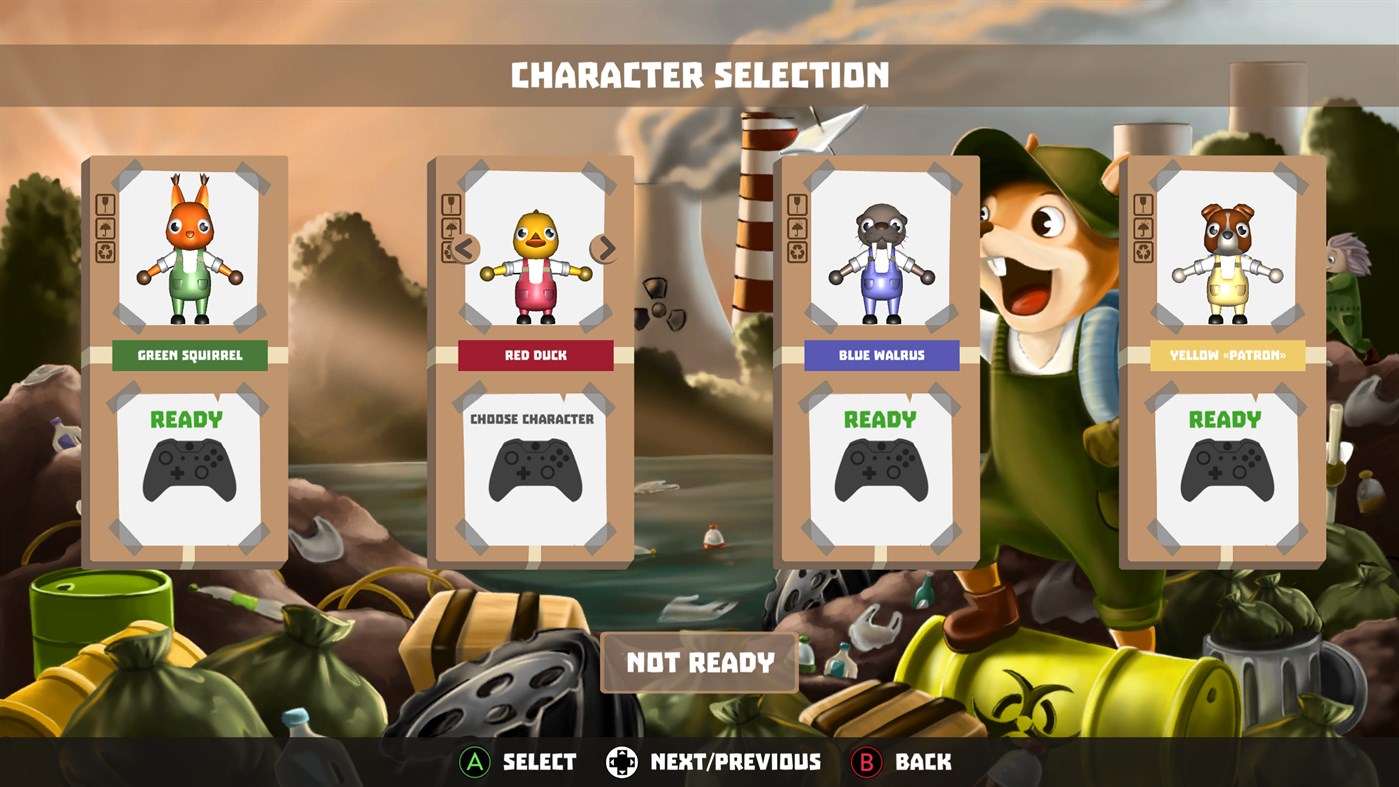The width and height of the screenshot is (1399, 787).
Task: Click the left arrow to change Red Duck character
Action: point(465,247)
